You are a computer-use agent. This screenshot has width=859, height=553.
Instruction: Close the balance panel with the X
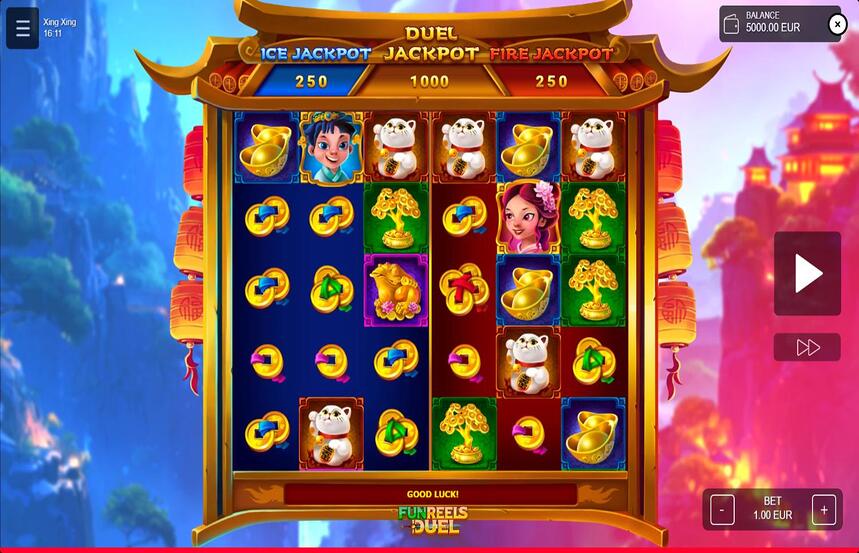pyautogui.click(x=838, y=24)
